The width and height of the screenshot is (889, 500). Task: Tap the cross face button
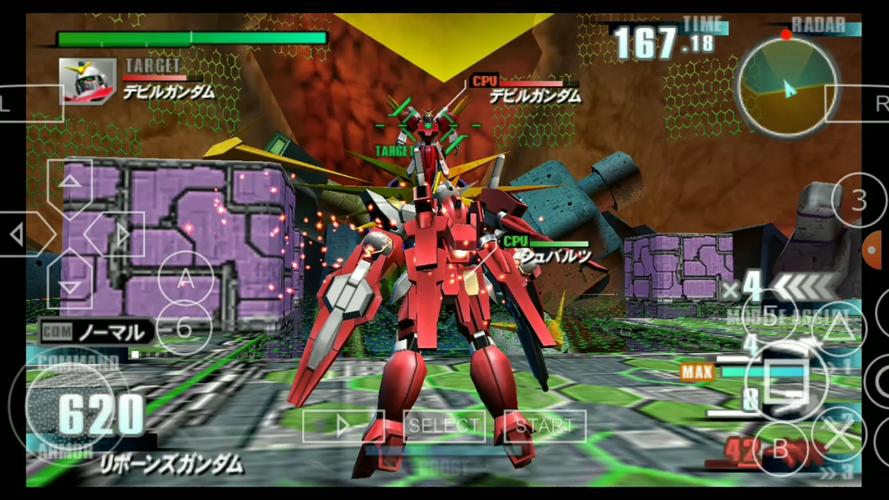[838, 432]
